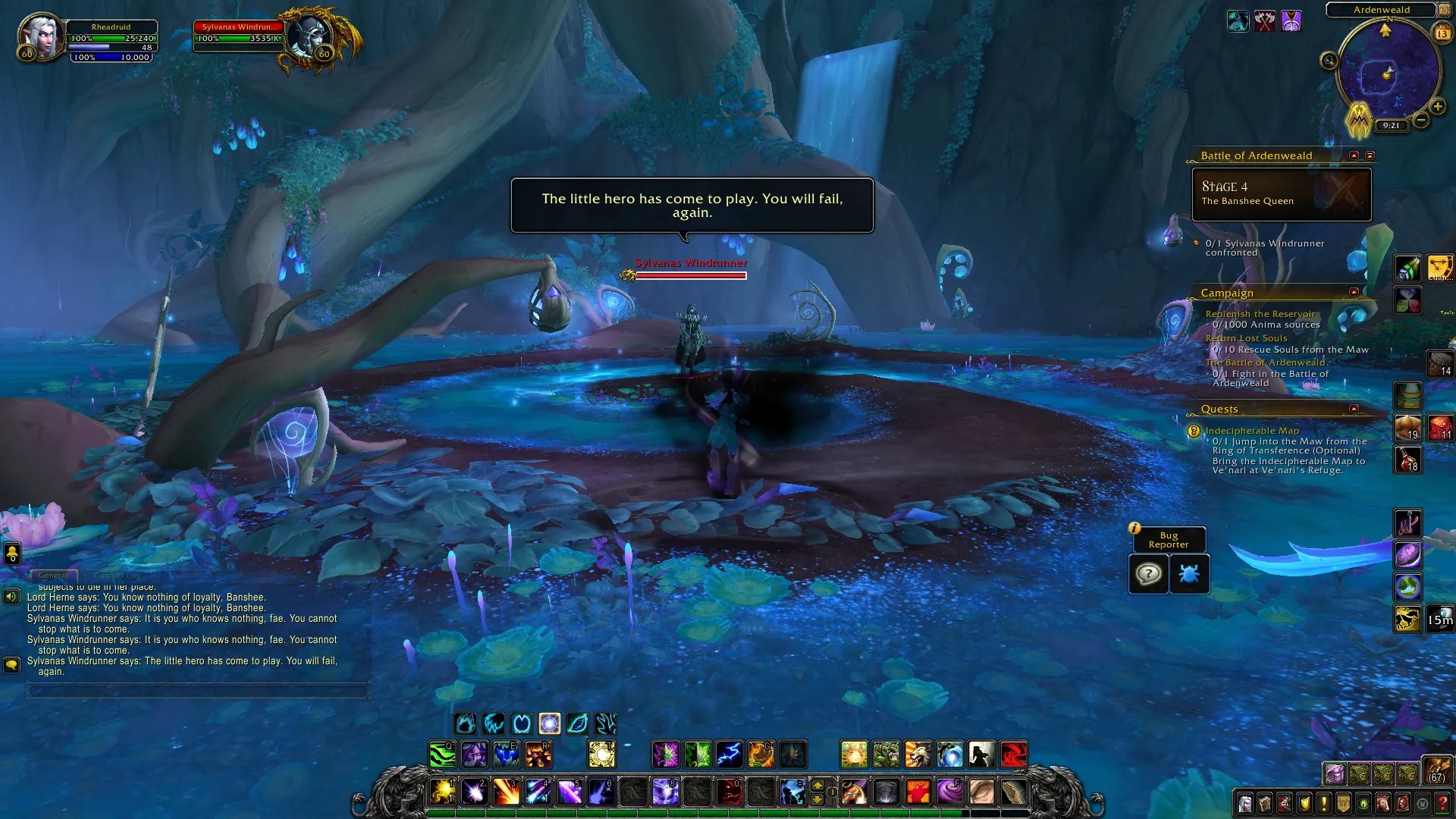The image size is (1456, 819).
Task: Collapse the Quests tracker section
Action: (1354, 409)
